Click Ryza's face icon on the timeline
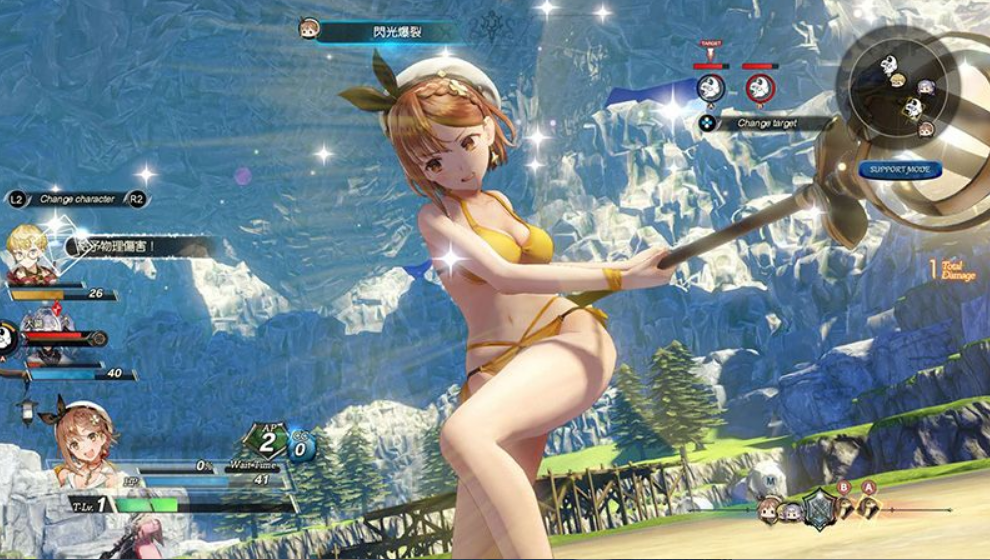990x560 pixels. click(x=768, y=509)
